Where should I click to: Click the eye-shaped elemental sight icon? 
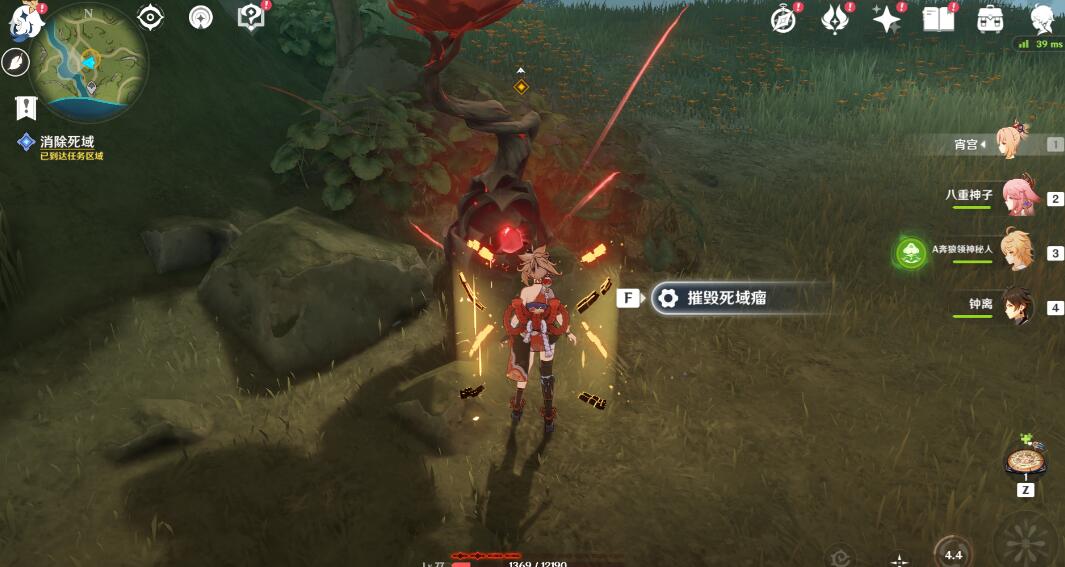pos(151,17)
